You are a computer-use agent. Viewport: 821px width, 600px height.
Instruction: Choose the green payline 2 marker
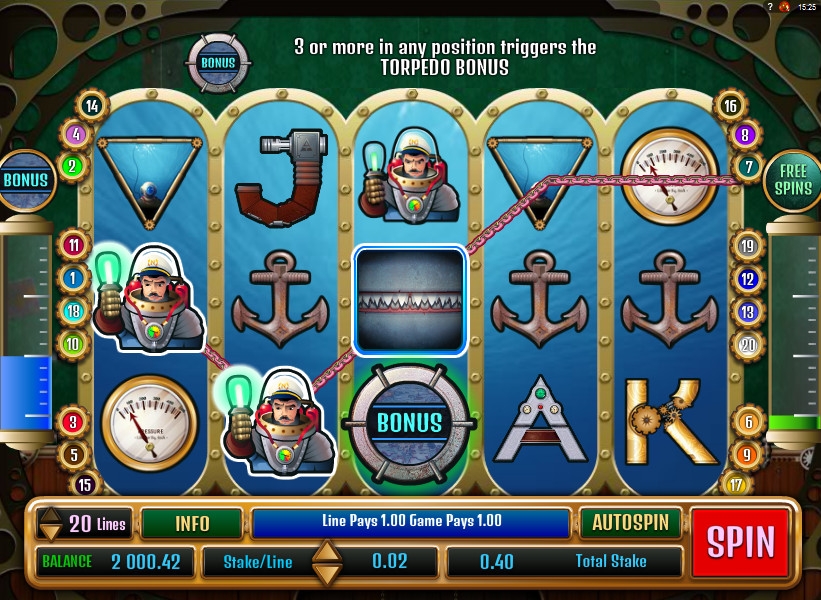[x=73, y=166]
